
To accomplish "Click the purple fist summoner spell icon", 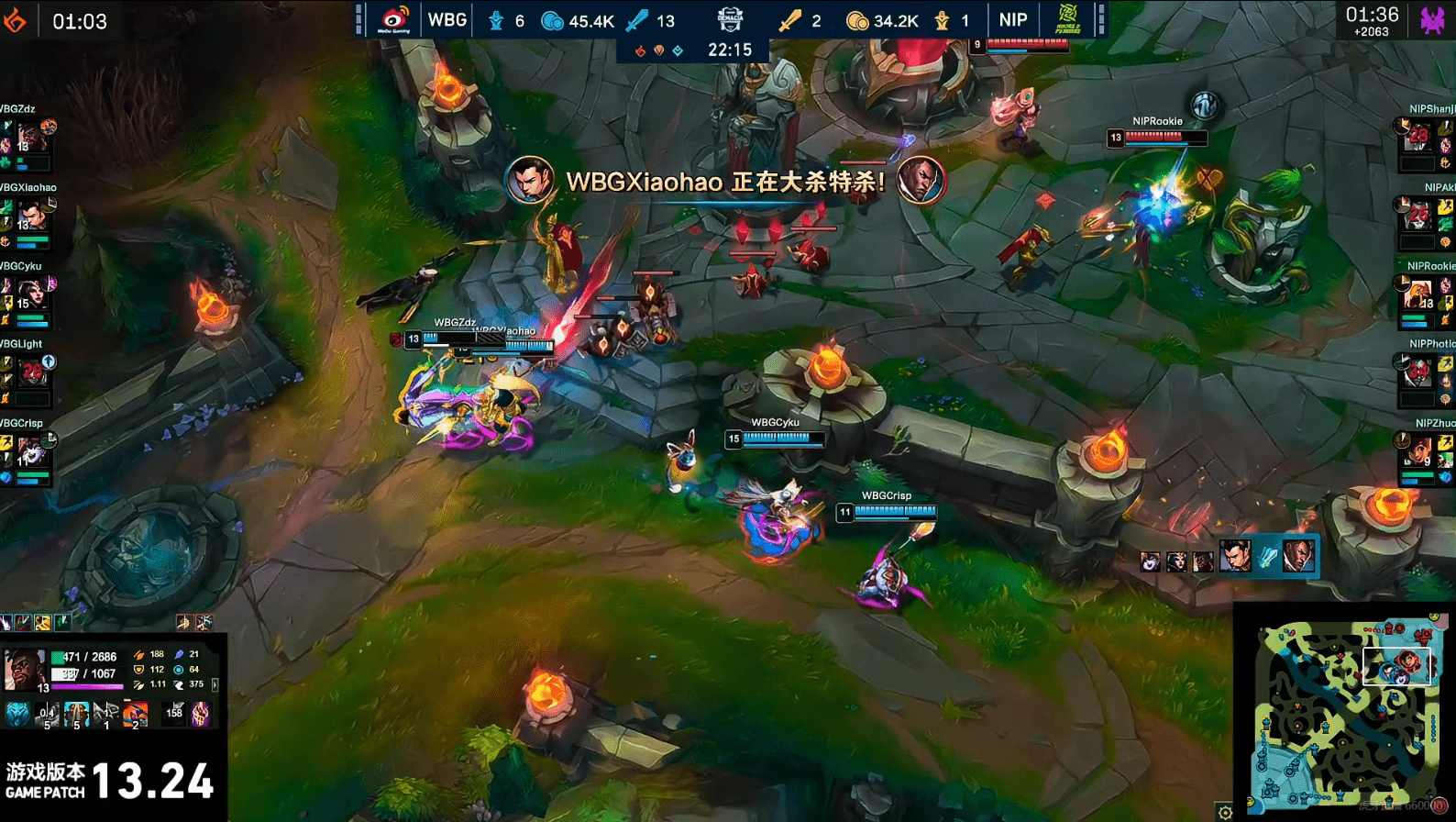I will 201,713.
